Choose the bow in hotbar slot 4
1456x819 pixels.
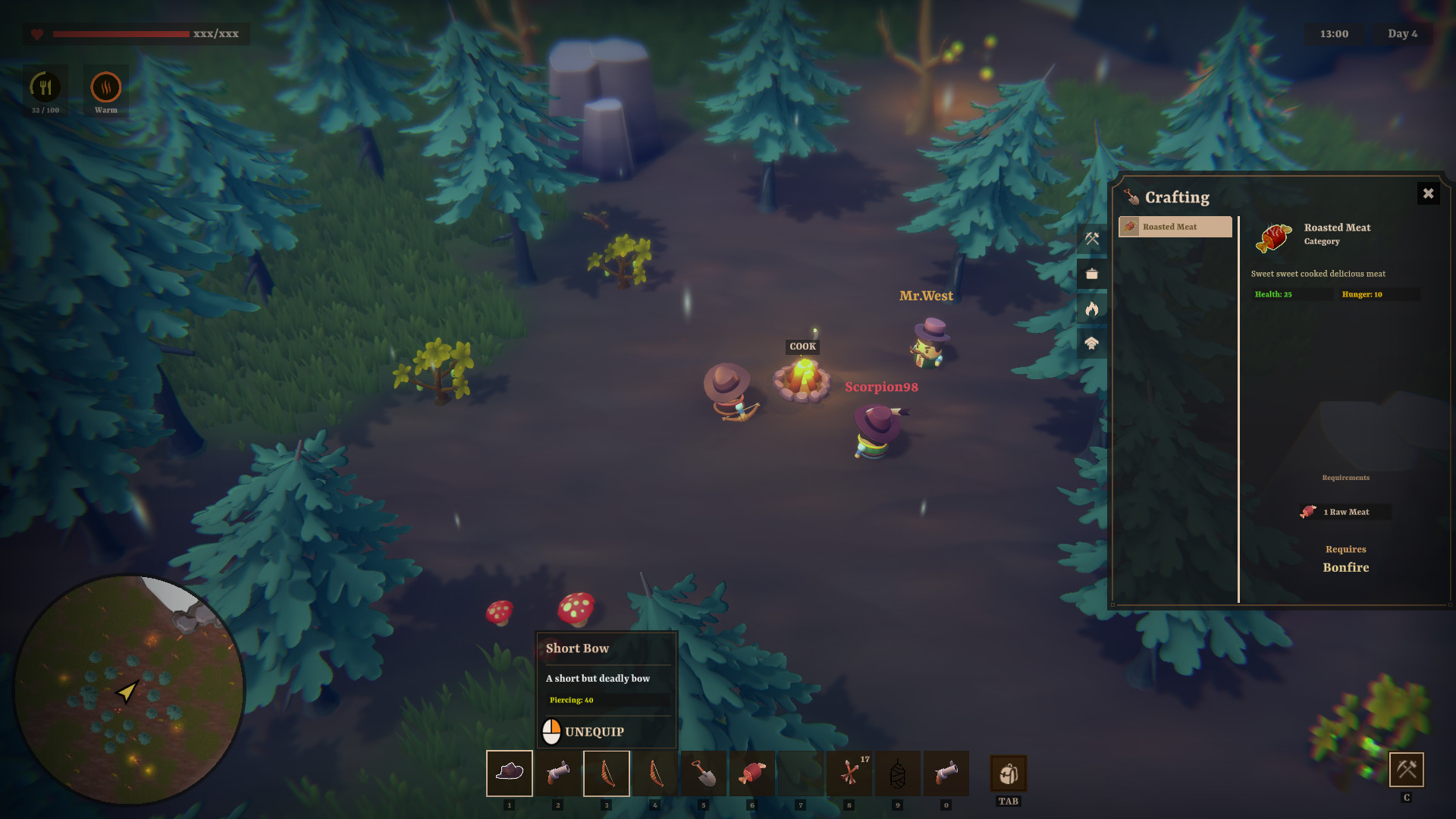655,773
